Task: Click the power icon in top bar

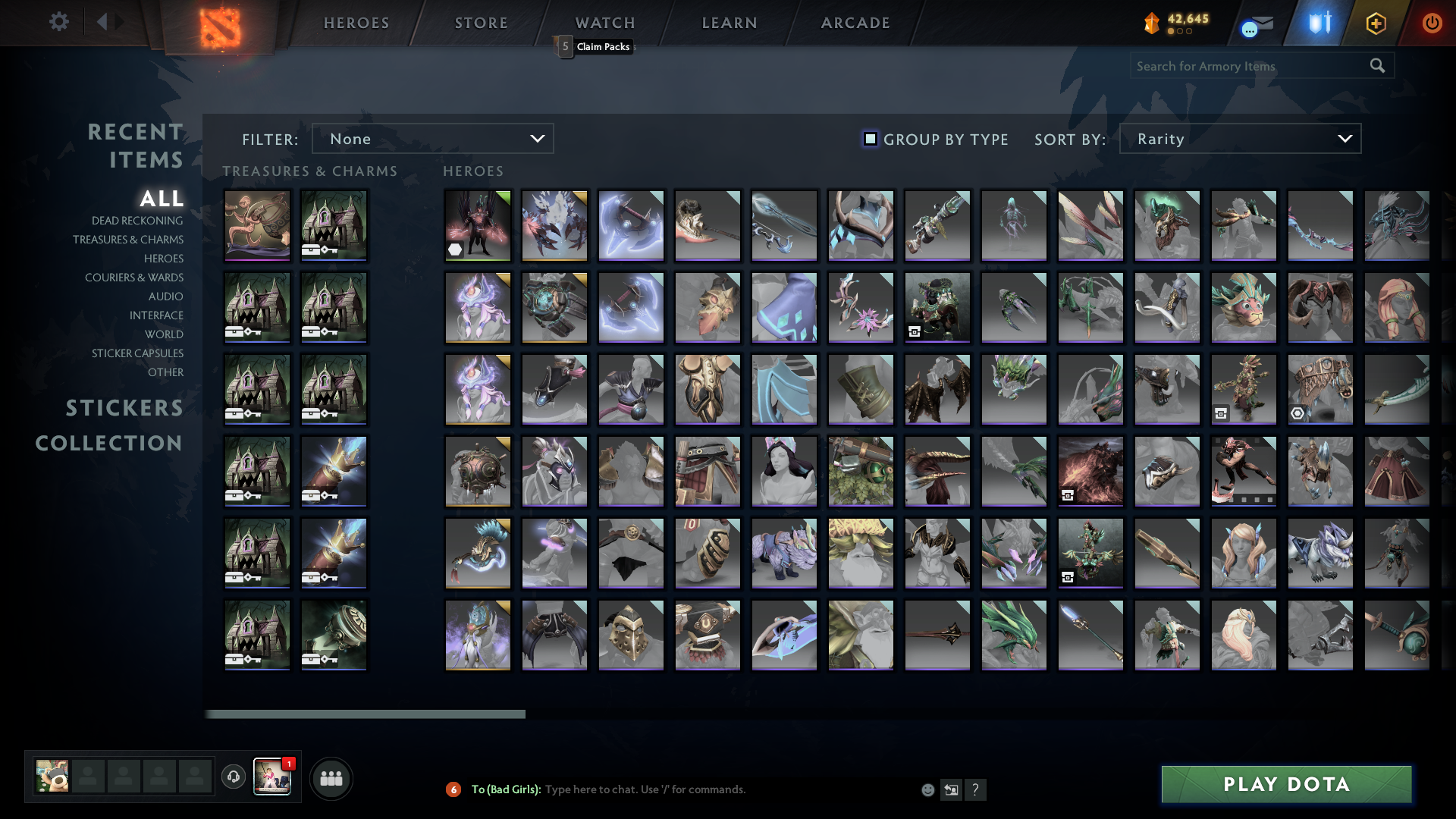Action: [x=1432, y=23]
